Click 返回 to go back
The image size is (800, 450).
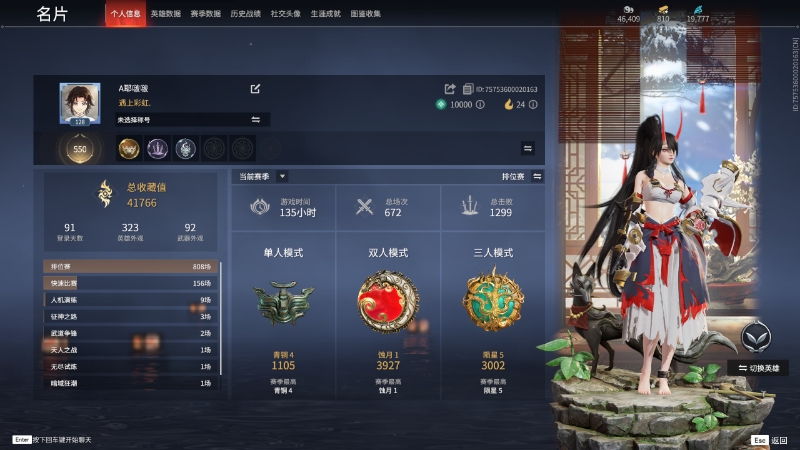coord(770,439)
